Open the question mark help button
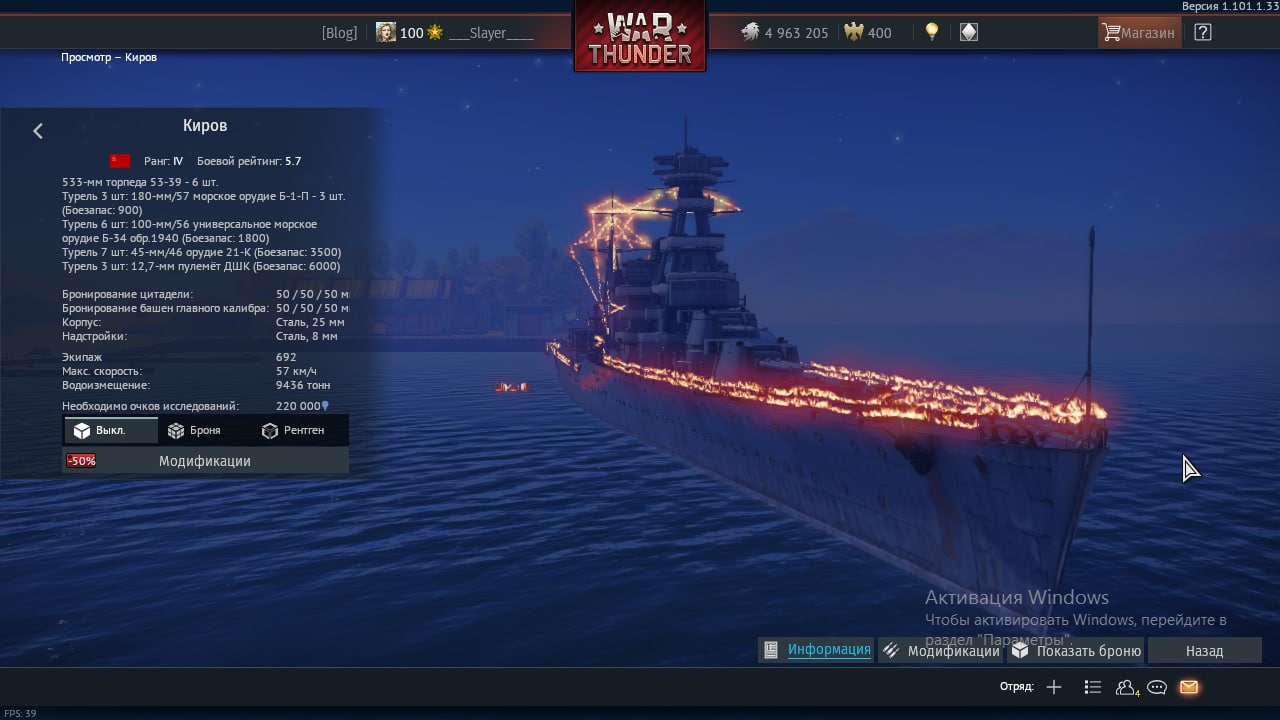1280x720 pixels. 1203,33
